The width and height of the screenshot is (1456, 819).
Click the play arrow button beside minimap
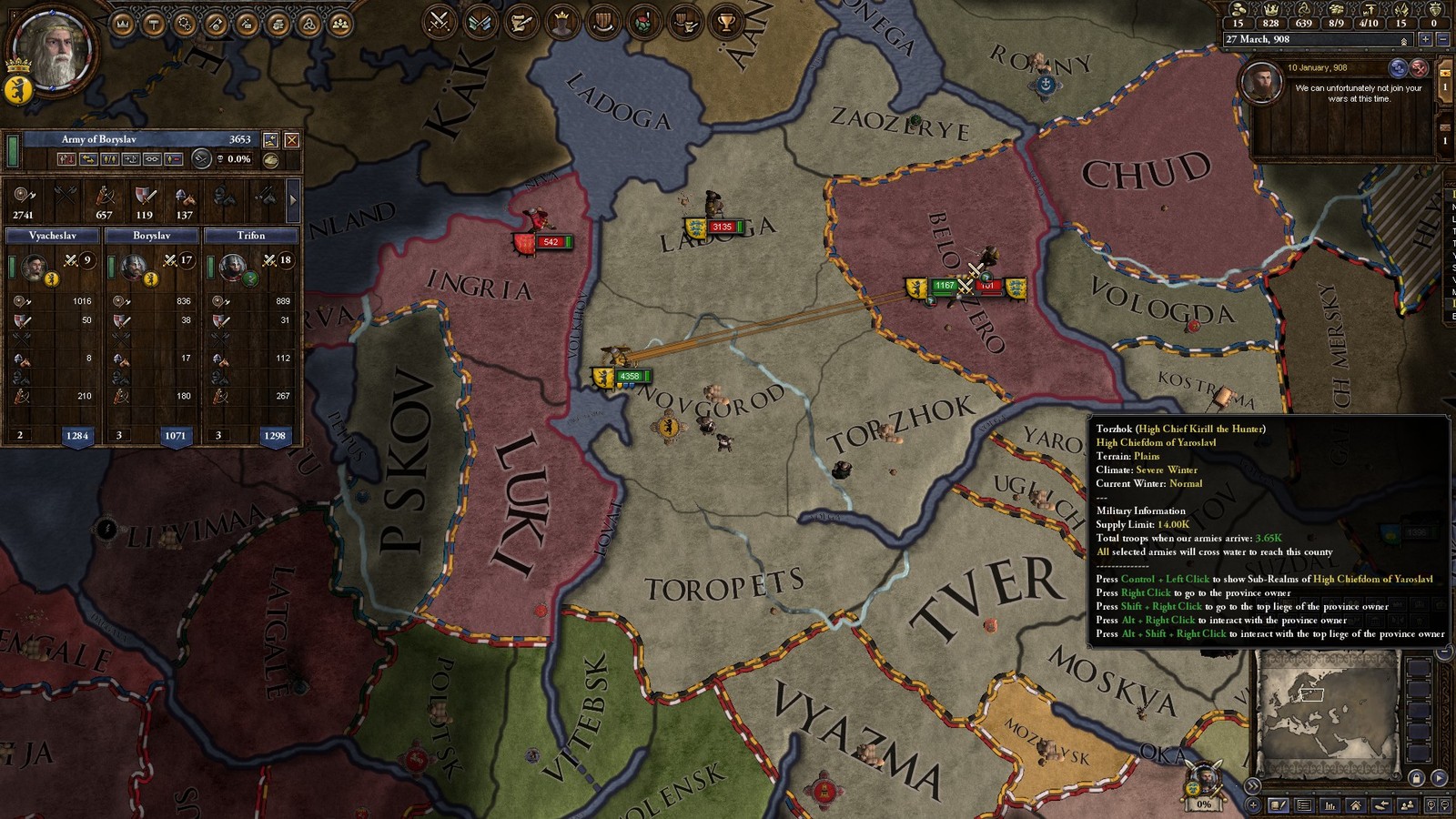1439,778
